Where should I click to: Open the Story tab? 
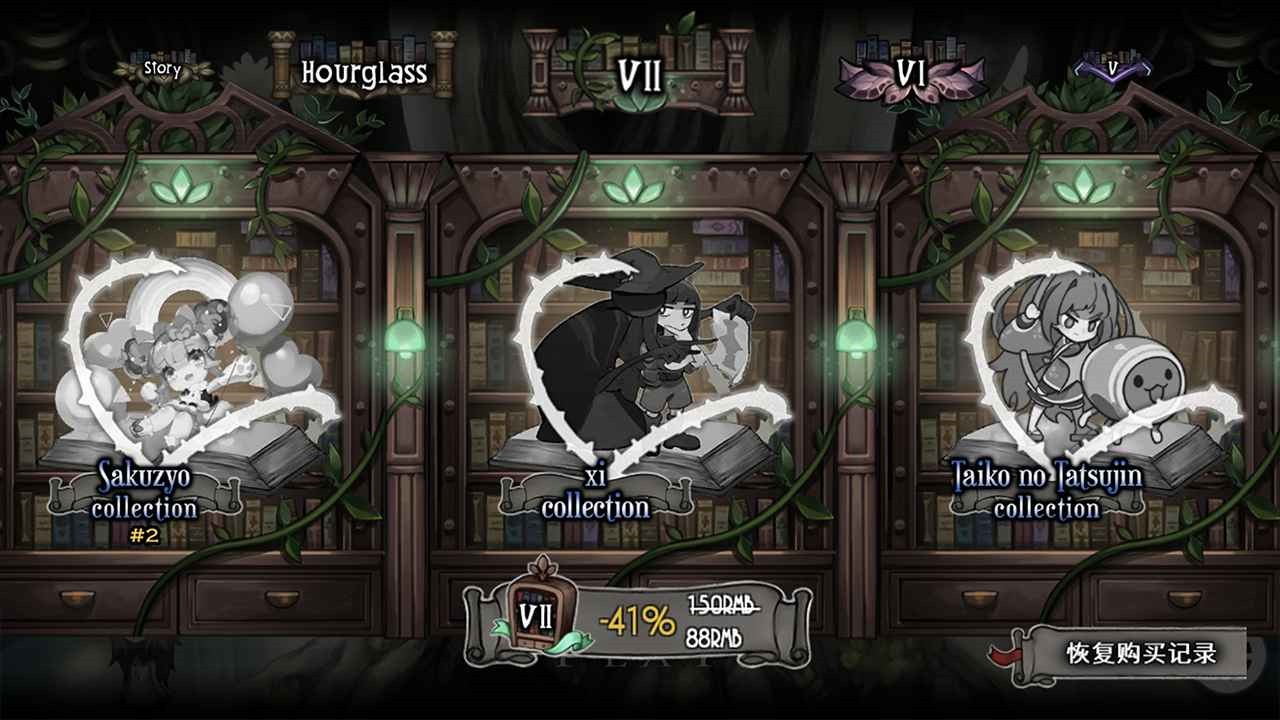[160, 70]
